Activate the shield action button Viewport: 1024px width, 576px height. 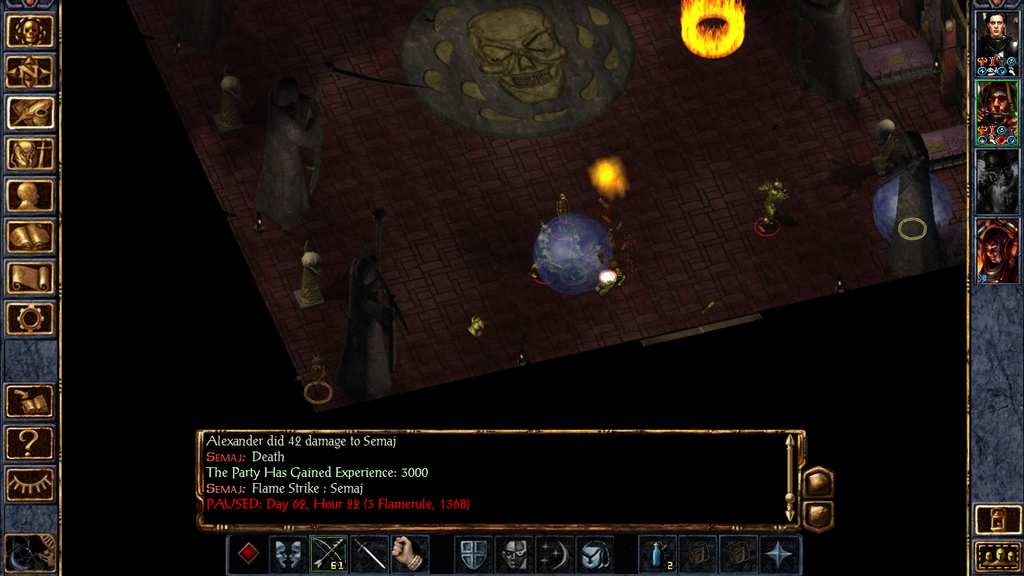pyautogui.click(x=474, y=554)
